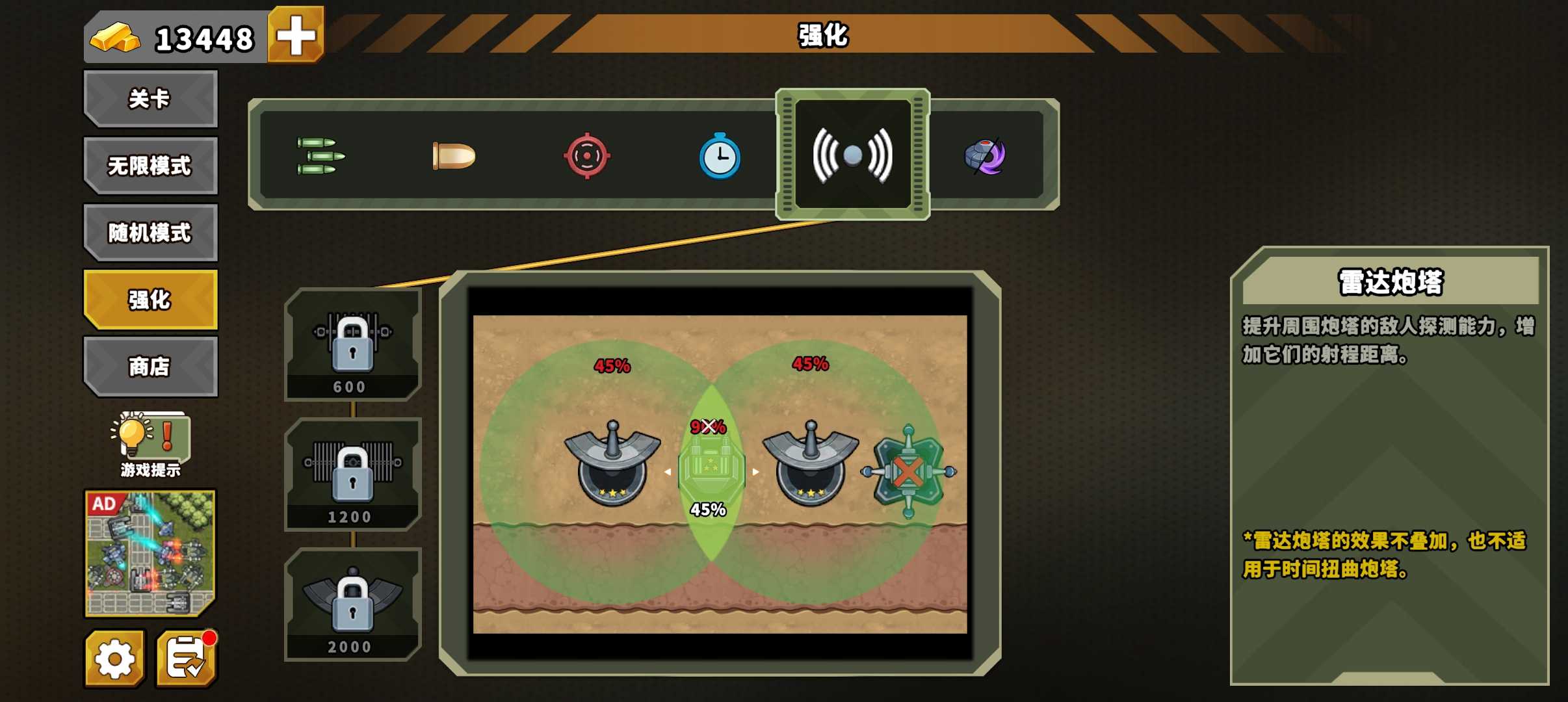Show 游戏提示 game tips
Viewport: 1568px width, 702px height.
pos(150,445)
